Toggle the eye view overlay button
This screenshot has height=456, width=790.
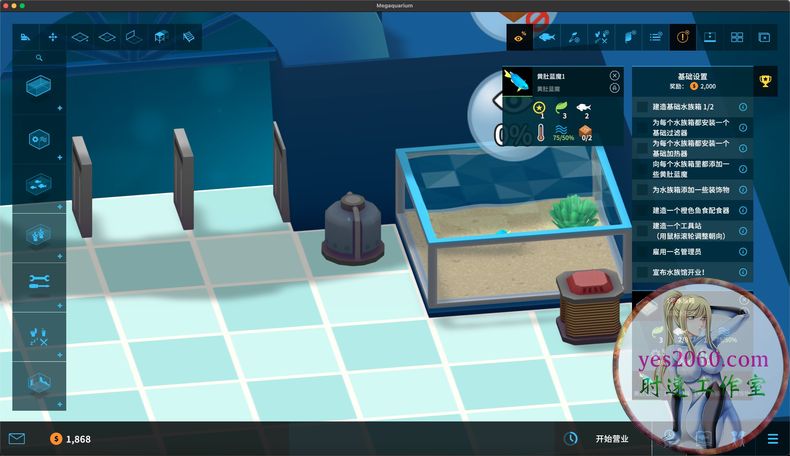tap(519, 38)
